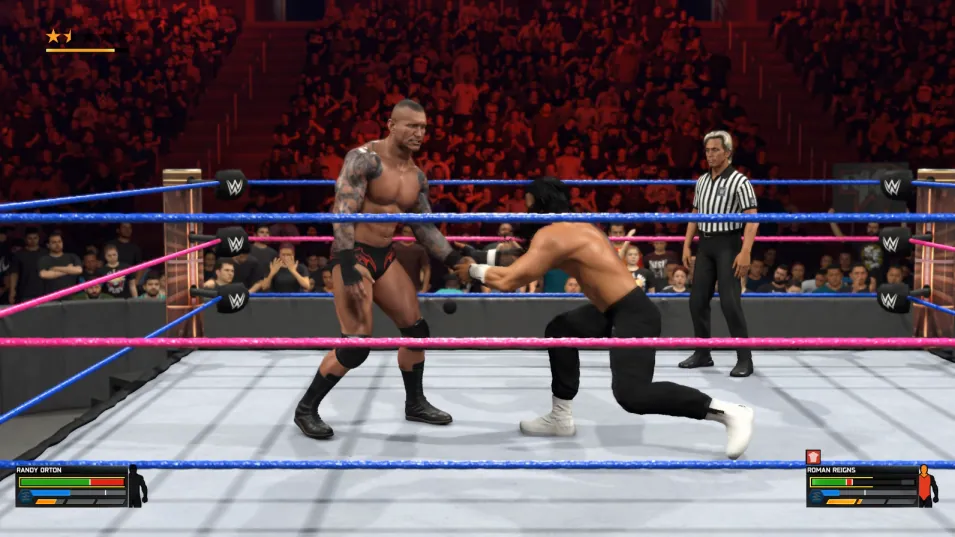This screenshot has width=955, height=537.
Task: Click the red payback icon above Roman Reigns
Action: pyautogui.click(x=813, y=457)
